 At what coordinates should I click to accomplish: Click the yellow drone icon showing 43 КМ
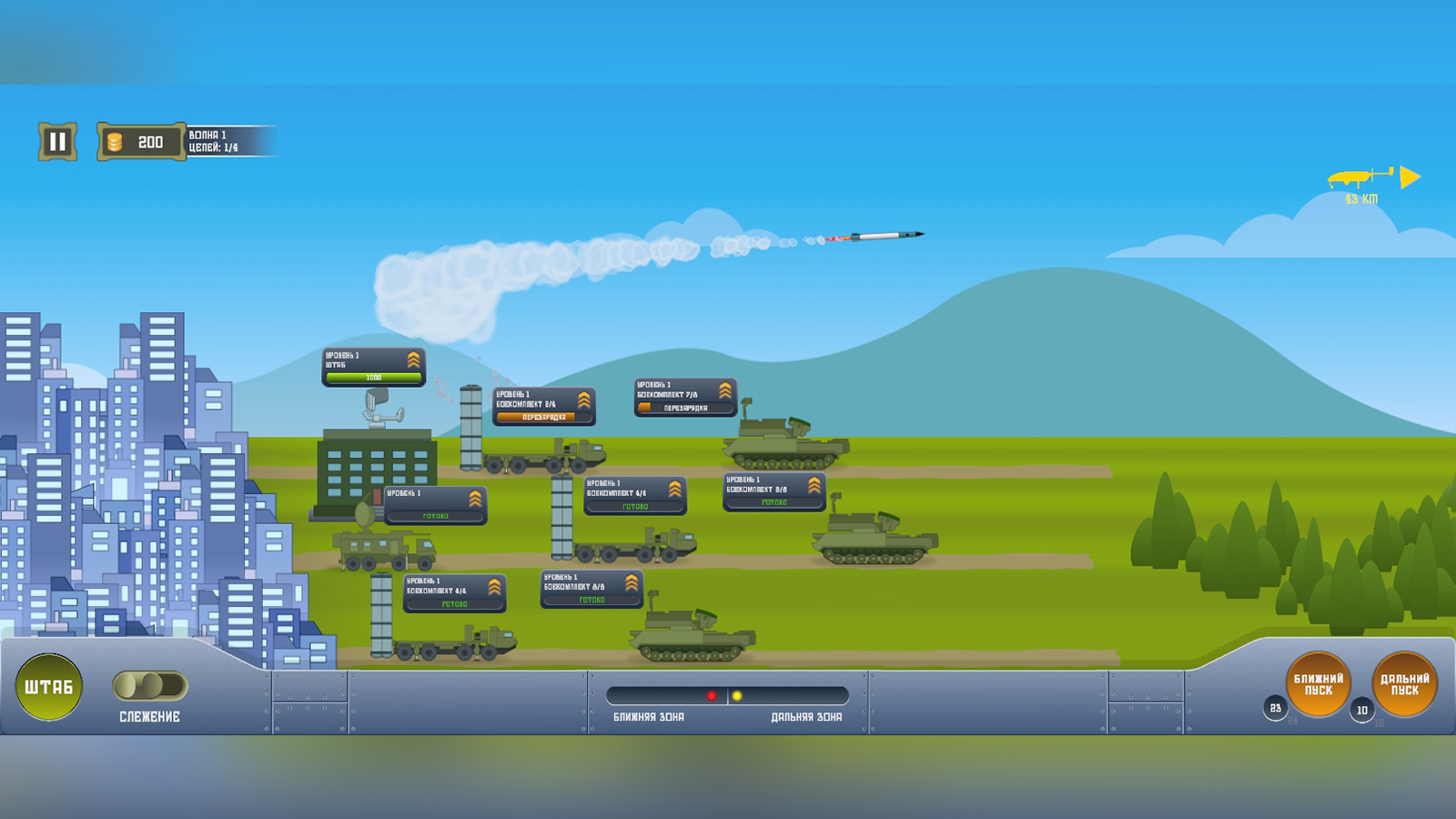coord(1355,177)
